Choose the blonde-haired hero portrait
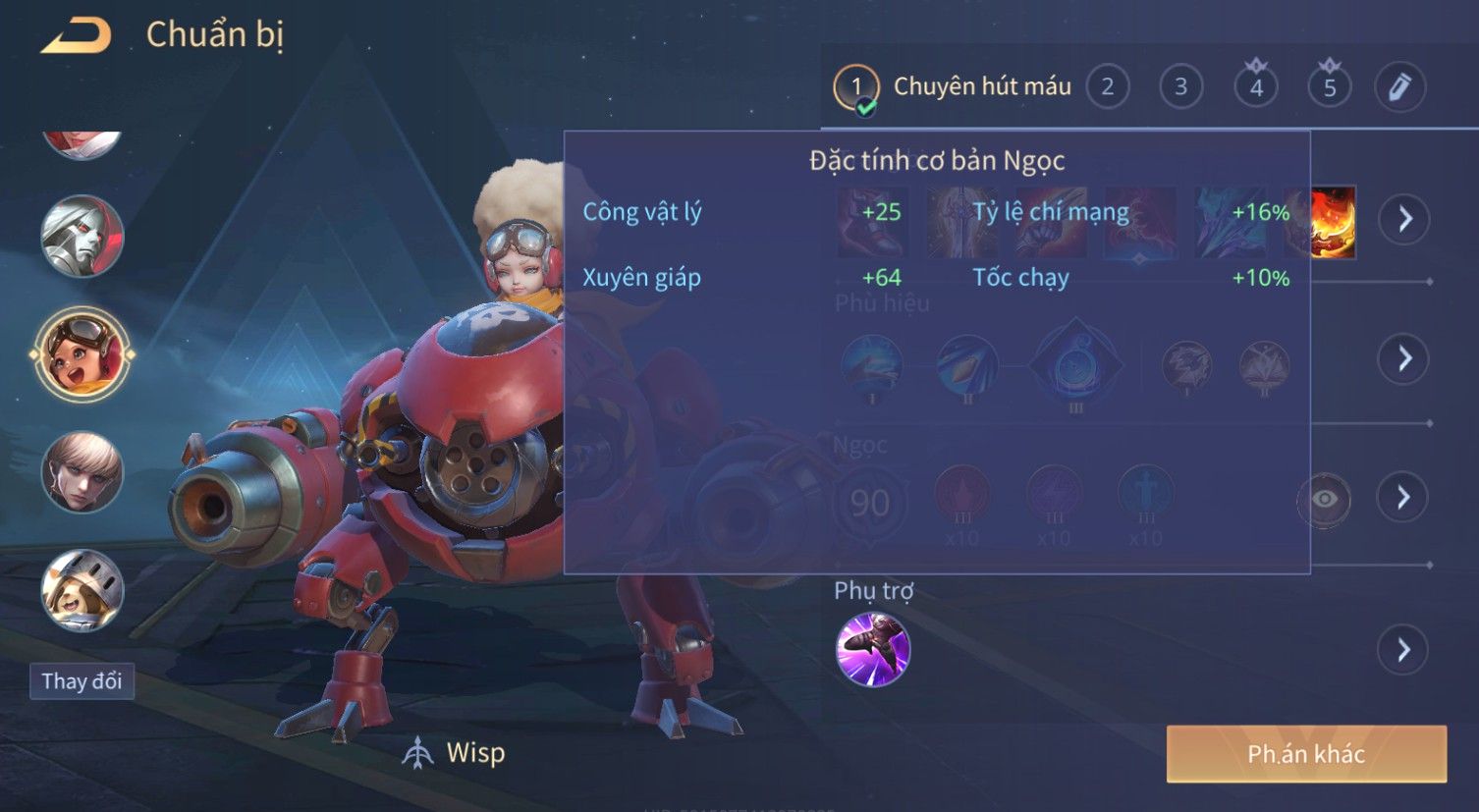This screenshot has width=1479, height=812. point(82,472)
